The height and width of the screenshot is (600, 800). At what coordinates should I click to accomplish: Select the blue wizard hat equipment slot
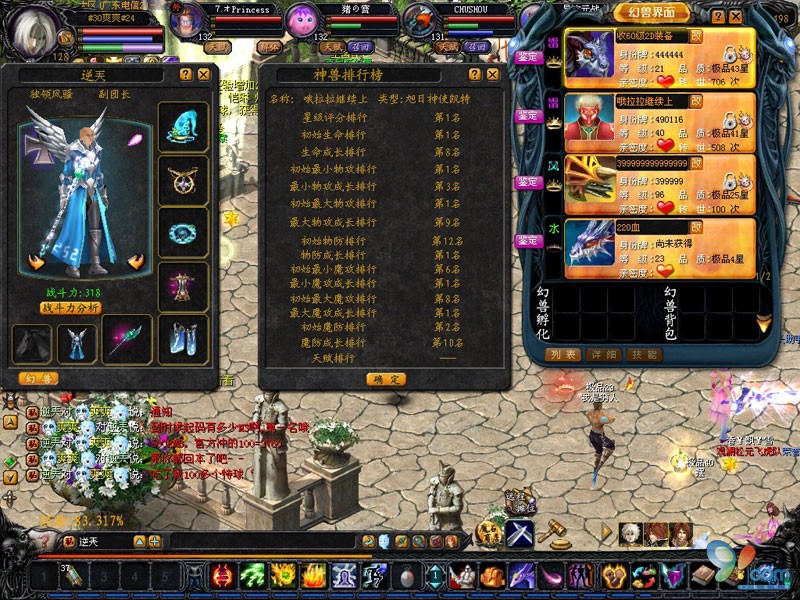point(184,127)
